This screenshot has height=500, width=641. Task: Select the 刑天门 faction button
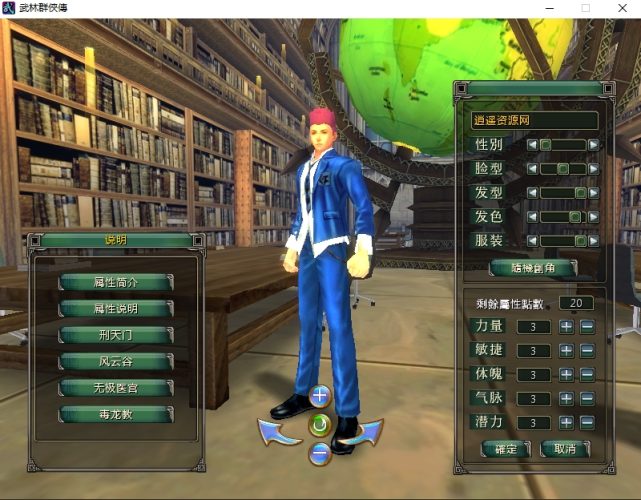coord(116,335)
